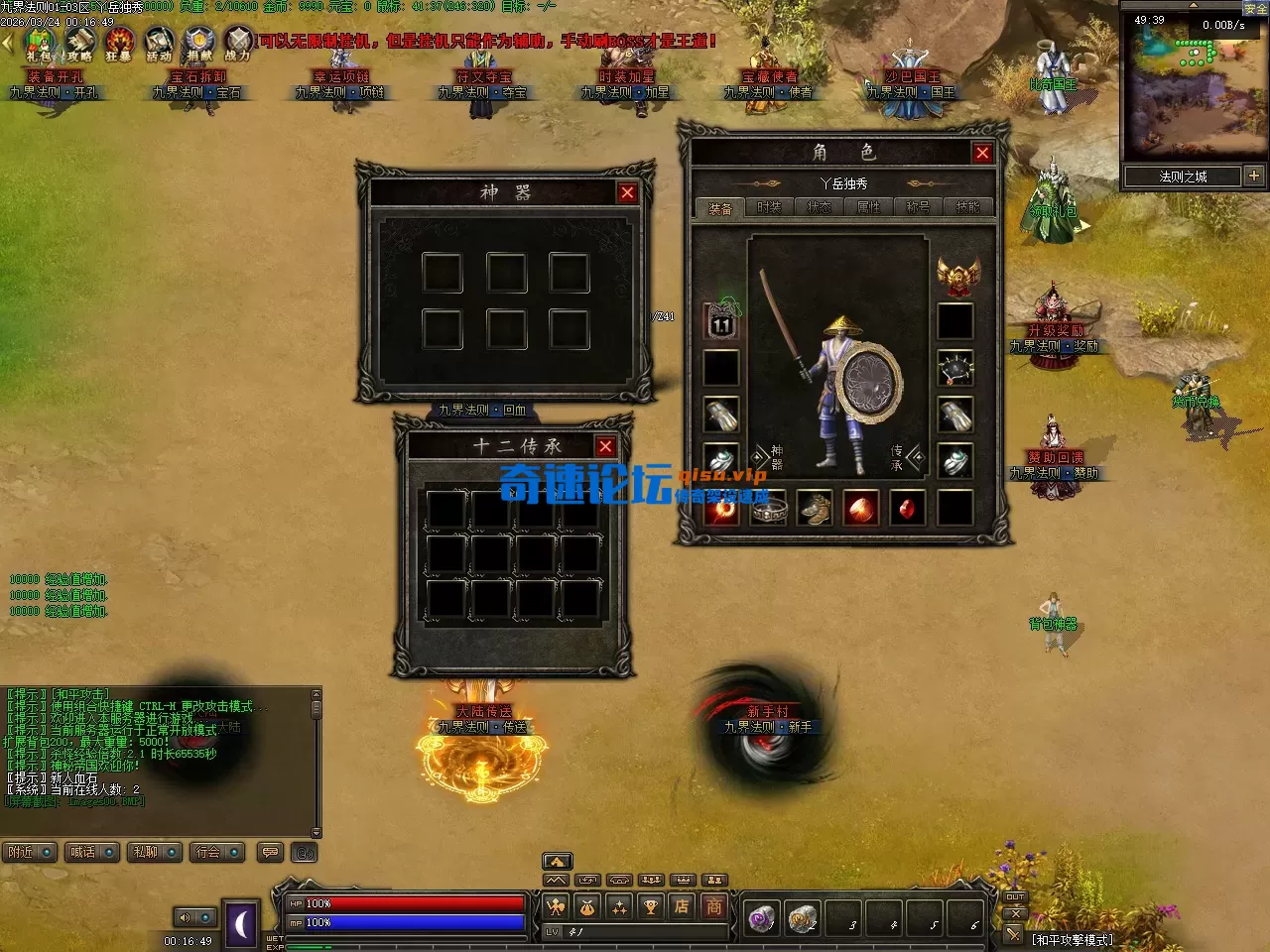Open the 攻略 guide scroll icon

[x=79, y=44]
